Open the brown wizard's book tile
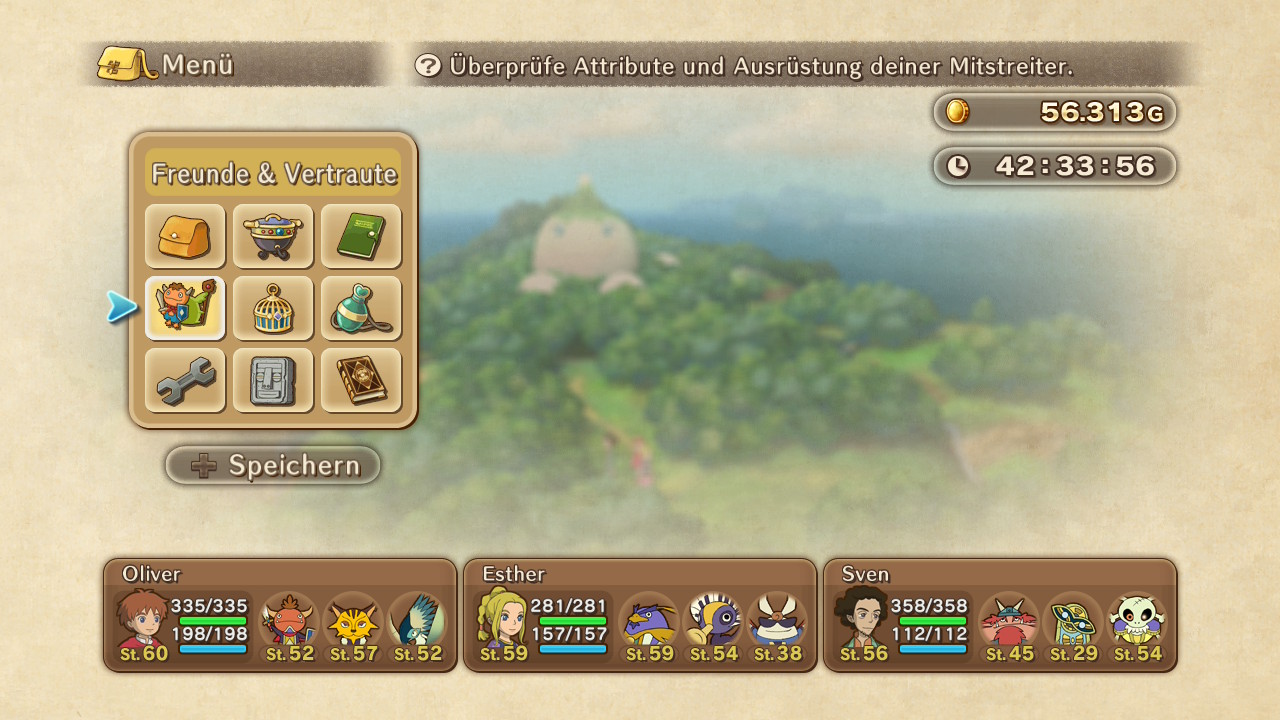 coord(361,380)
